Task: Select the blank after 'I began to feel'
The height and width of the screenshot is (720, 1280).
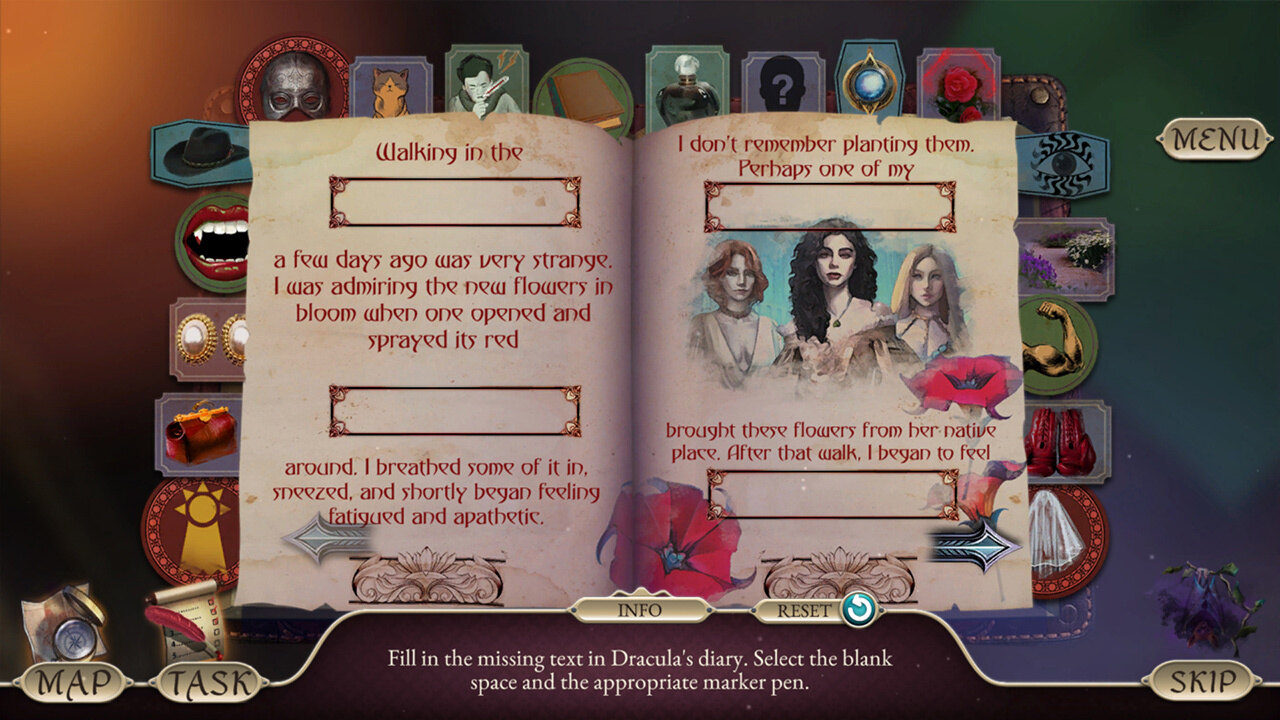Action: pos(832,494)
